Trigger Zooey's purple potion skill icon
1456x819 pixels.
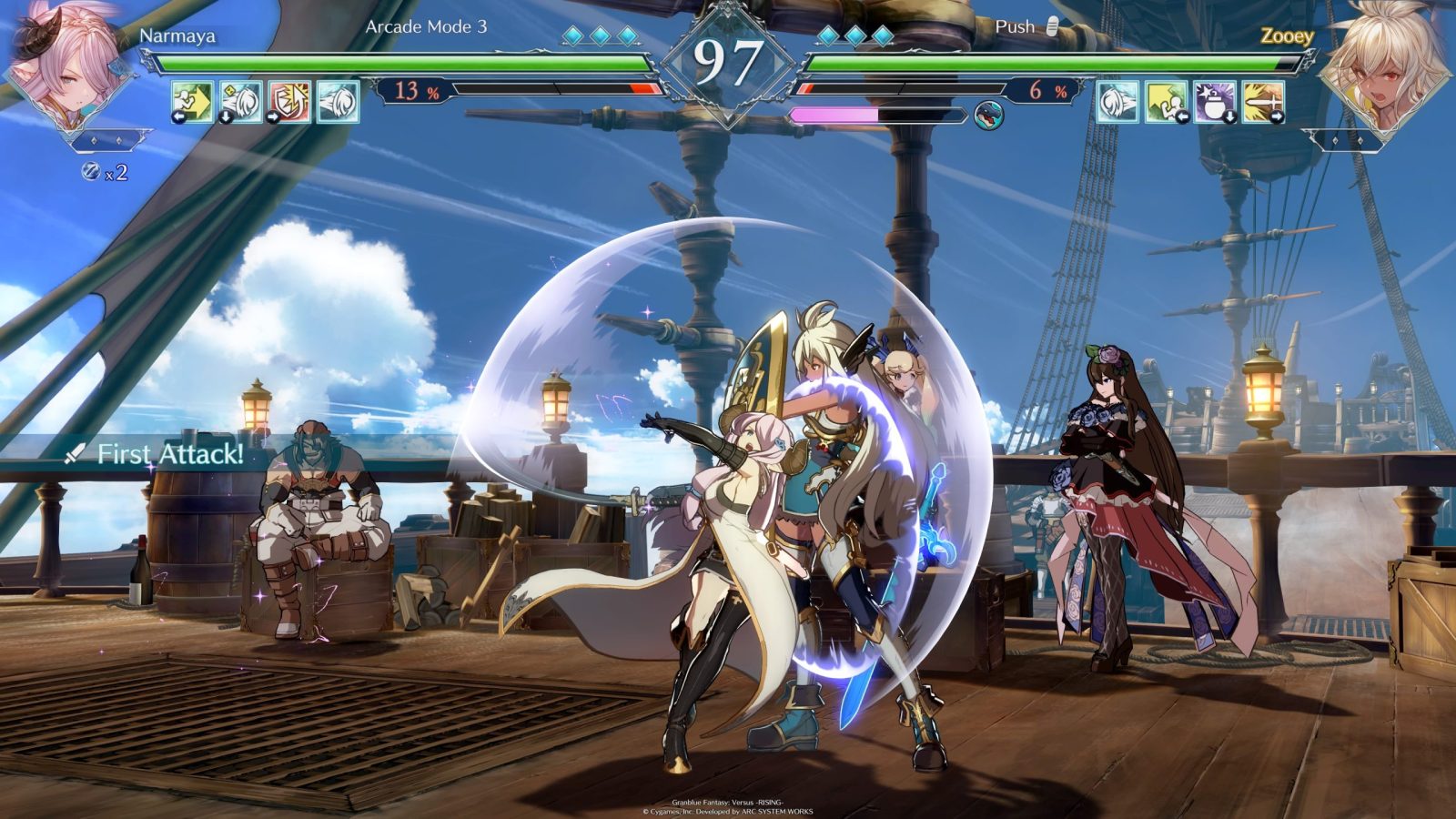click(1214, 101)
